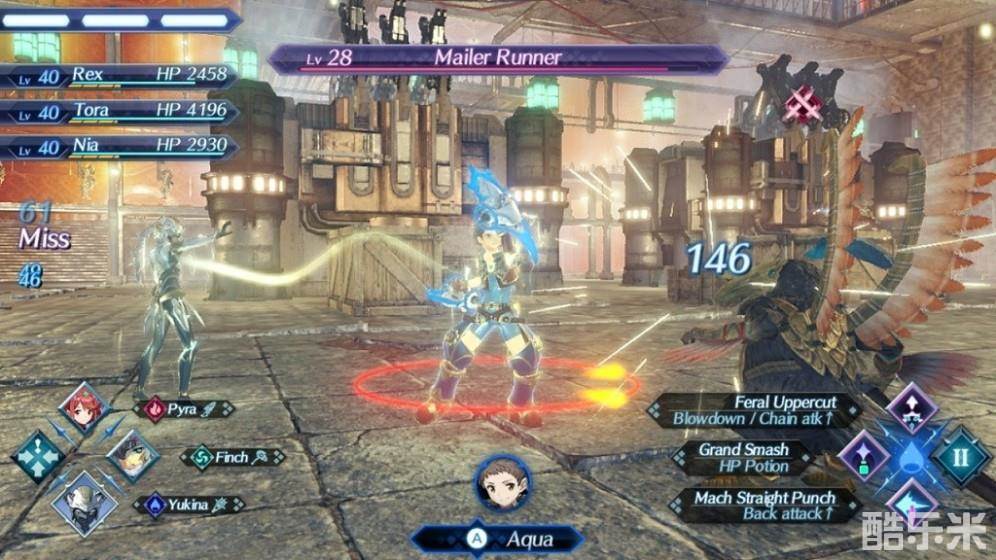This screenshot has width=996, height=560.
Task: Switch to Pyra's portrait
Action: 83,408
